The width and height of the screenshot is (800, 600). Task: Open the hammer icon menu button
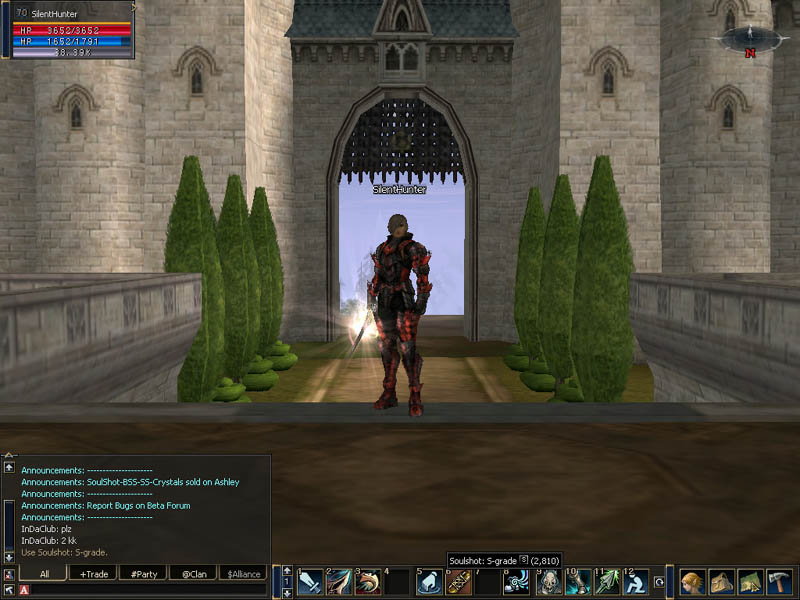pyautogui.click(x=779, y=582)
